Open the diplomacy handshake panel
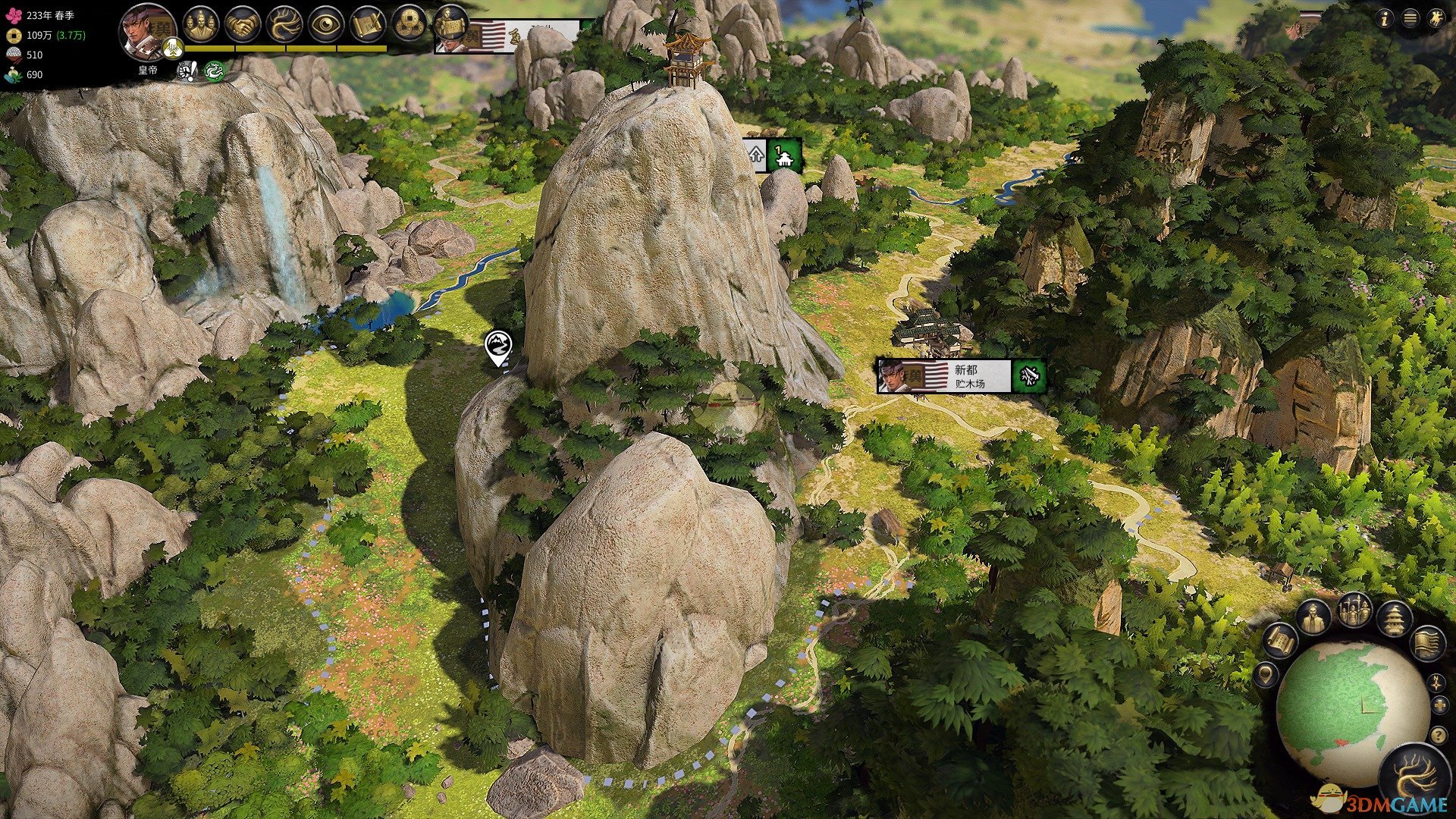The width and height of the screenshot is (1456, 819). 243,25
